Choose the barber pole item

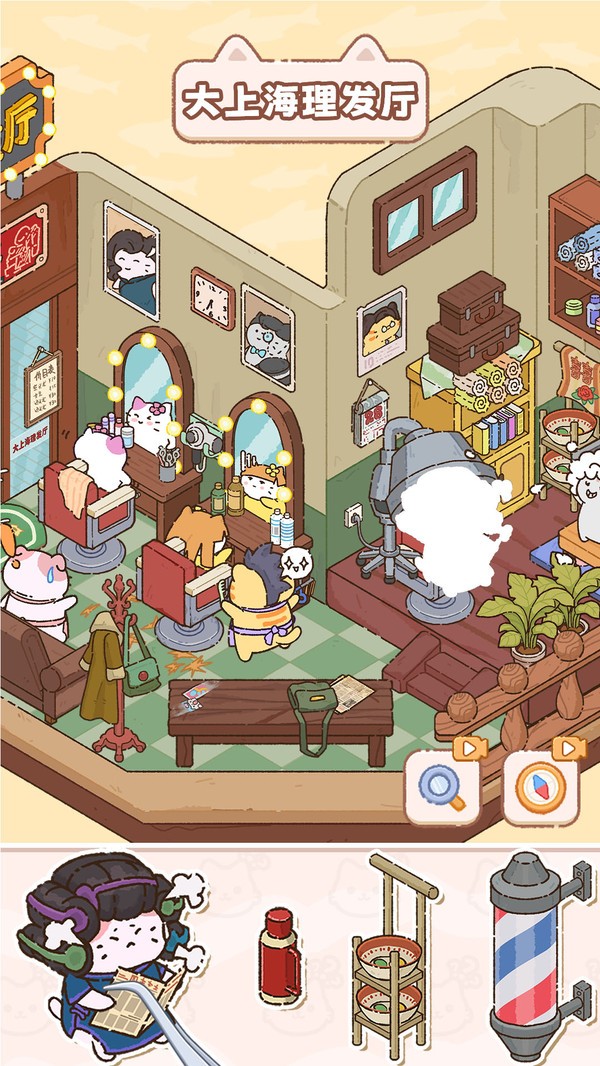(530, 954)
